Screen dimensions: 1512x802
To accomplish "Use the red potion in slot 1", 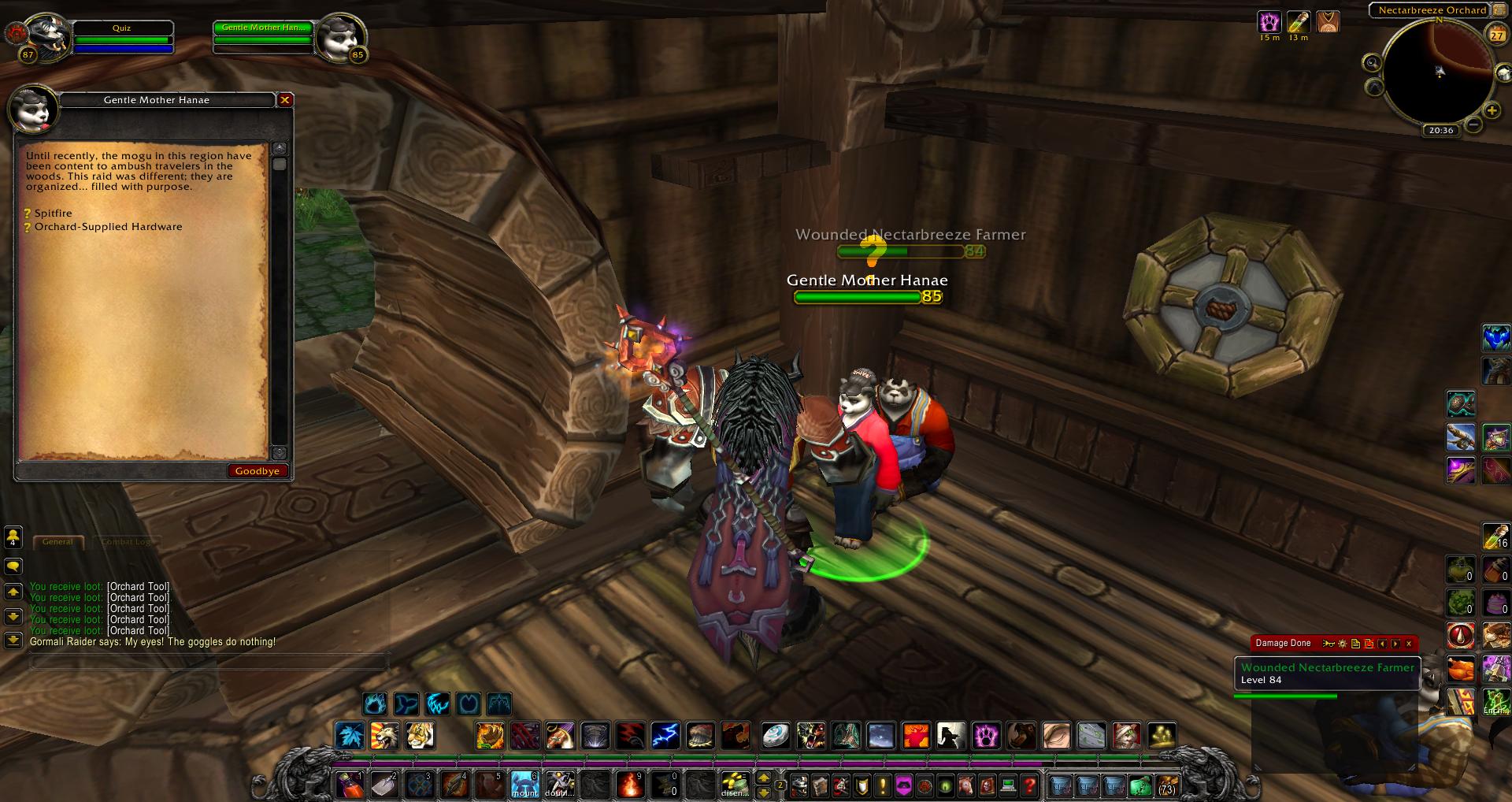I will pyautogui.click(x=349, y=785).
